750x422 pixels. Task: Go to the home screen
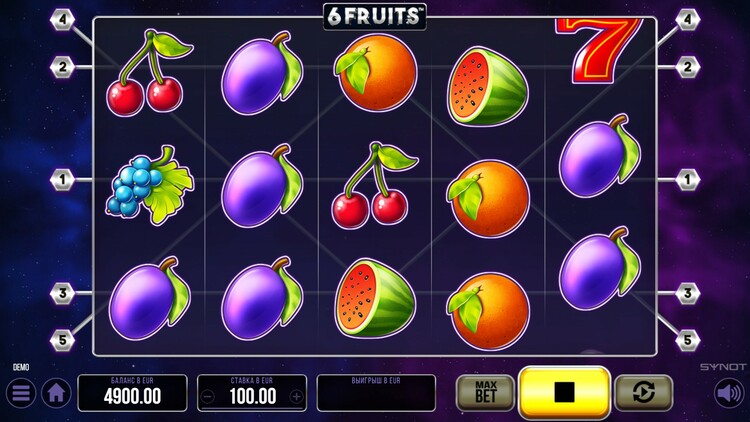tap(56, 393)
